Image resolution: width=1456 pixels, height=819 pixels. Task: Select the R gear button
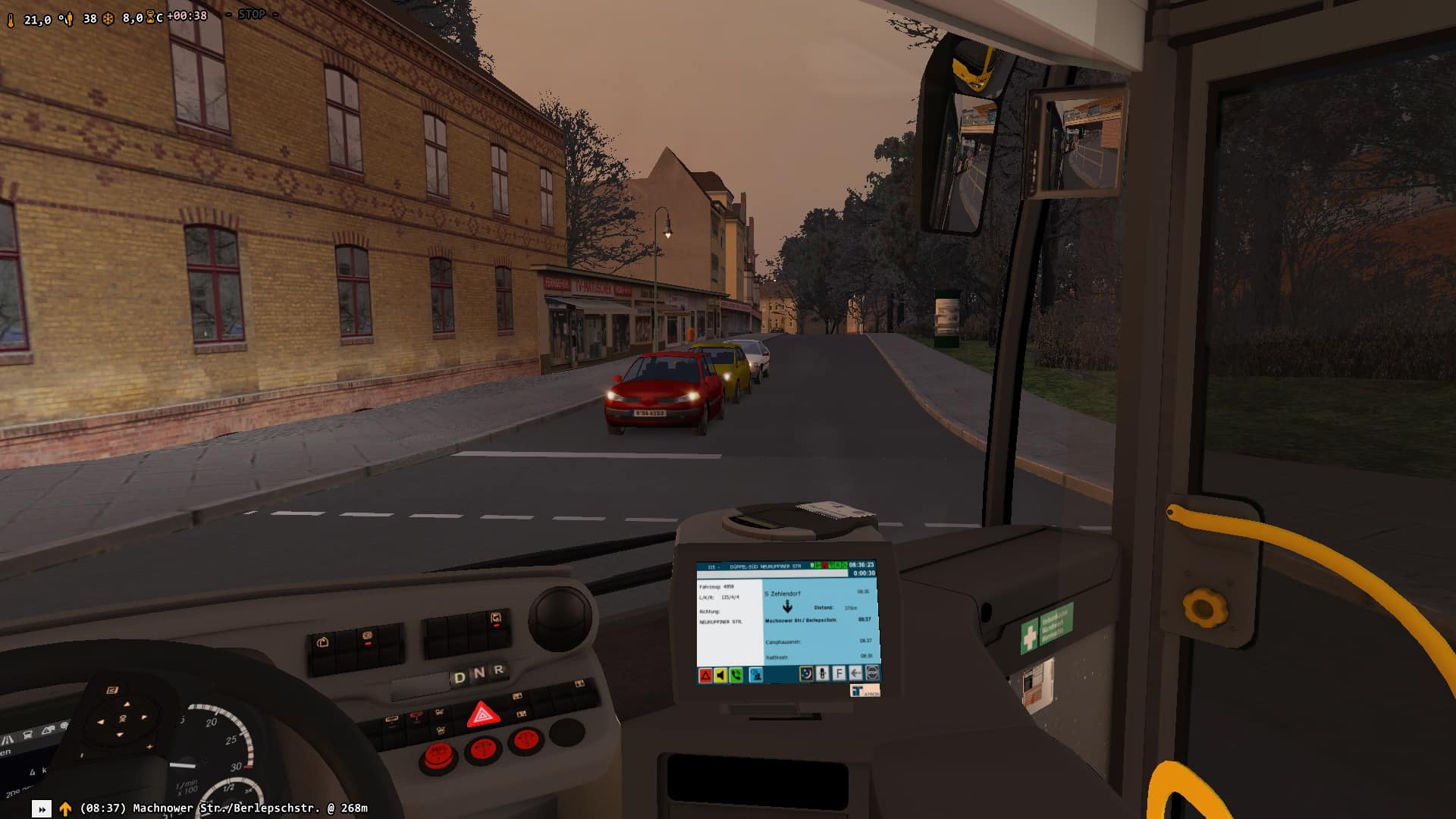pos(499,670)
